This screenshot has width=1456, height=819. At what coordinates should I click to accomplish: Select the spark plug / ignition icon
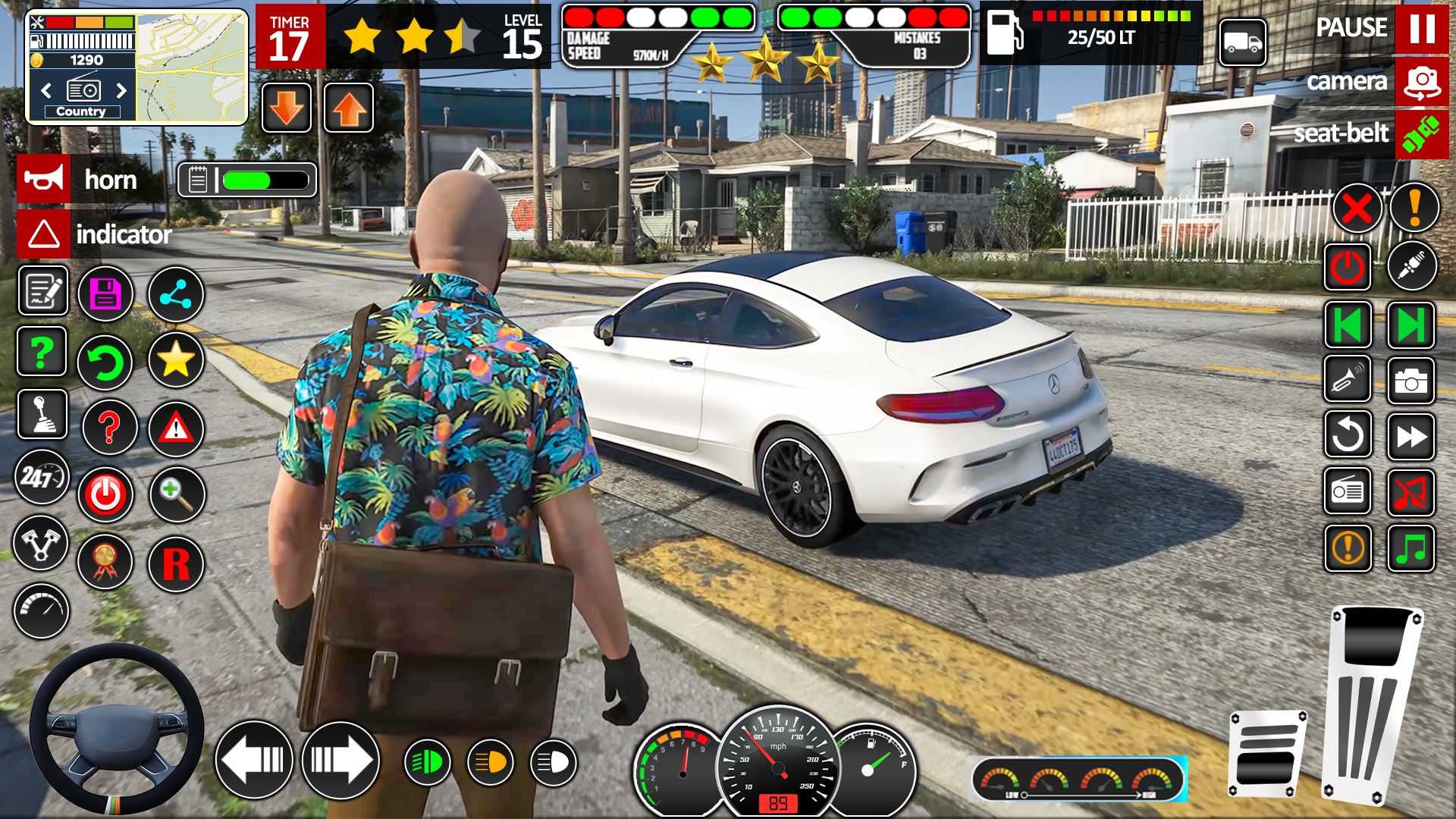[x=1412, y=265]
